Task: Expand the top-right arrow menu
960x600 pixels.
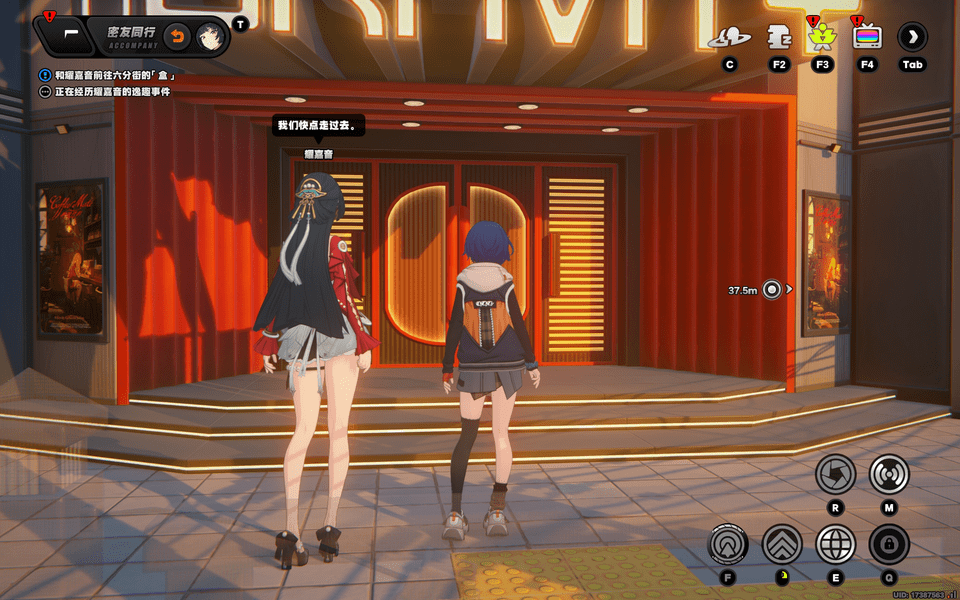Action: pyautogui.click(x=912, y=38)
